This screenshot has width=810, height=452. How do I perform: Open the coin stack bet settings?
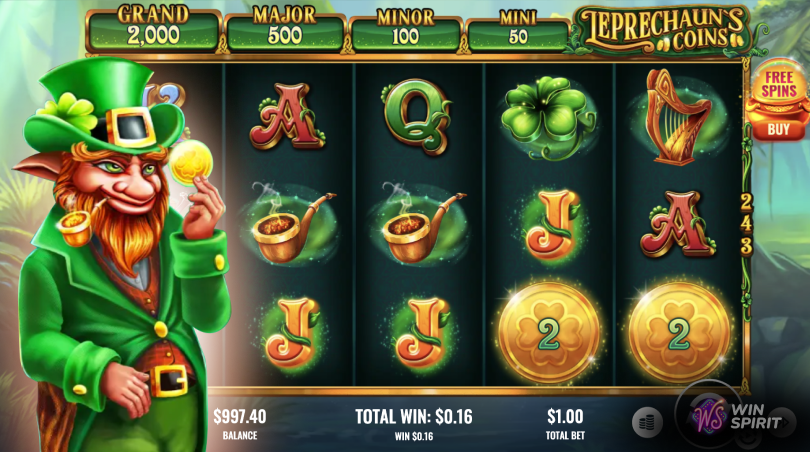(648, 423)
